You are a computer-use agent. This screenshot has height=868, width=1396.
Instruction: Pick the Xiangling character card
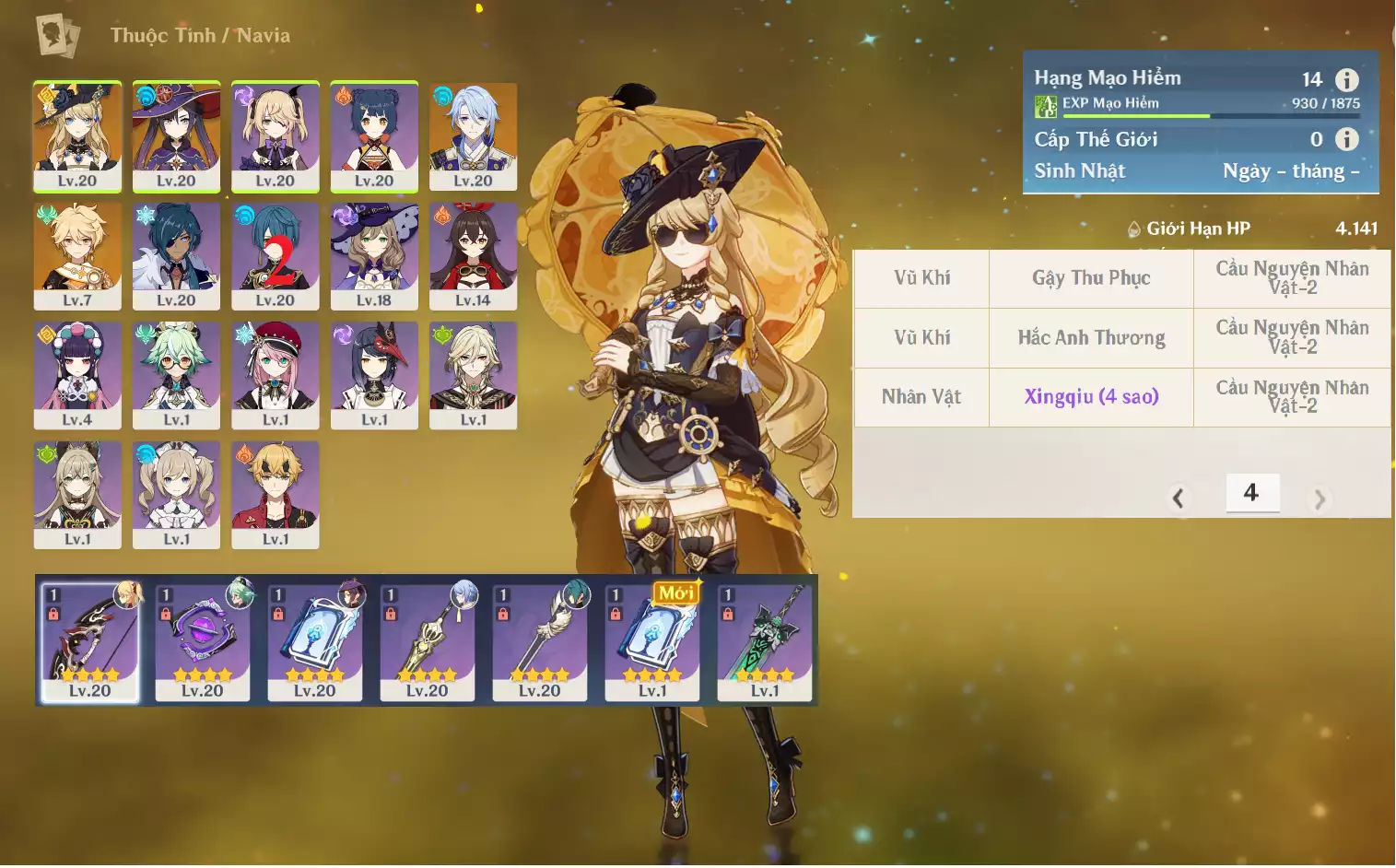(374, 135)
